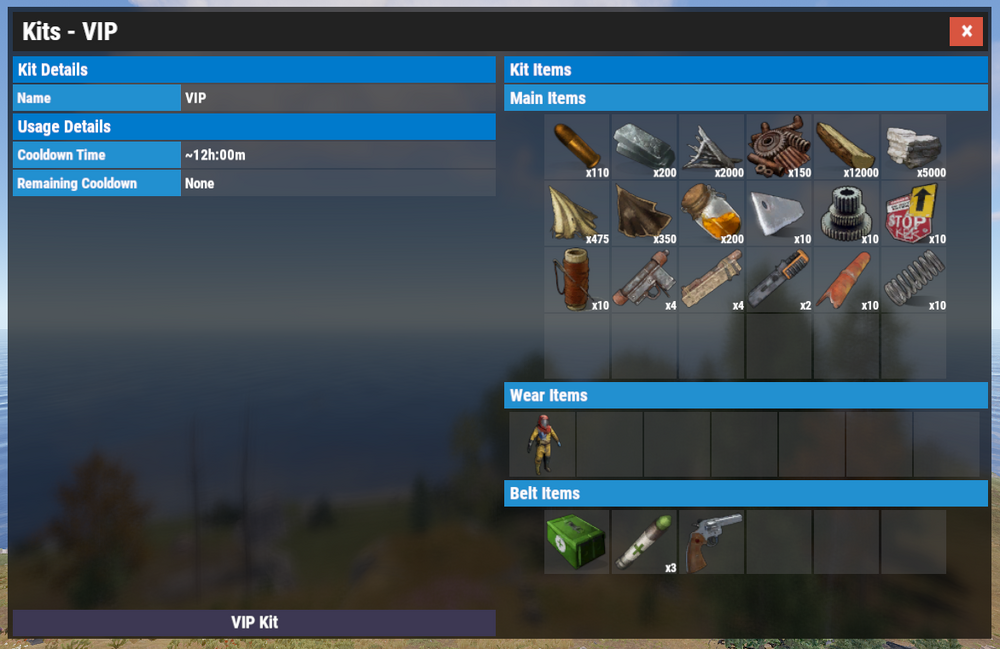
Task: Select the gears x10 slot
Action: (x=846, y=213)
